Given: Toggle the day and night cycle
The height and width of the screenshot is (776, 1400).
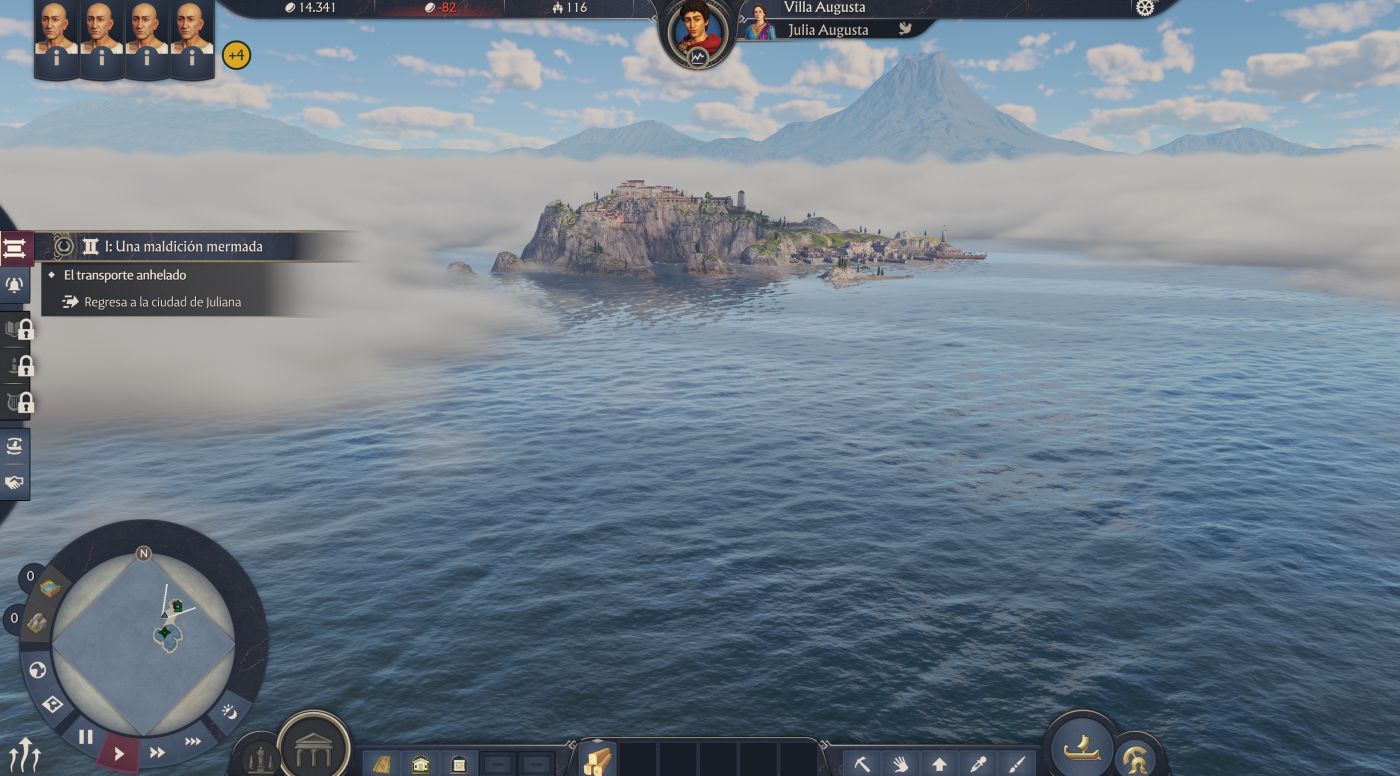Looking at the screenshot, I should 230,711.
